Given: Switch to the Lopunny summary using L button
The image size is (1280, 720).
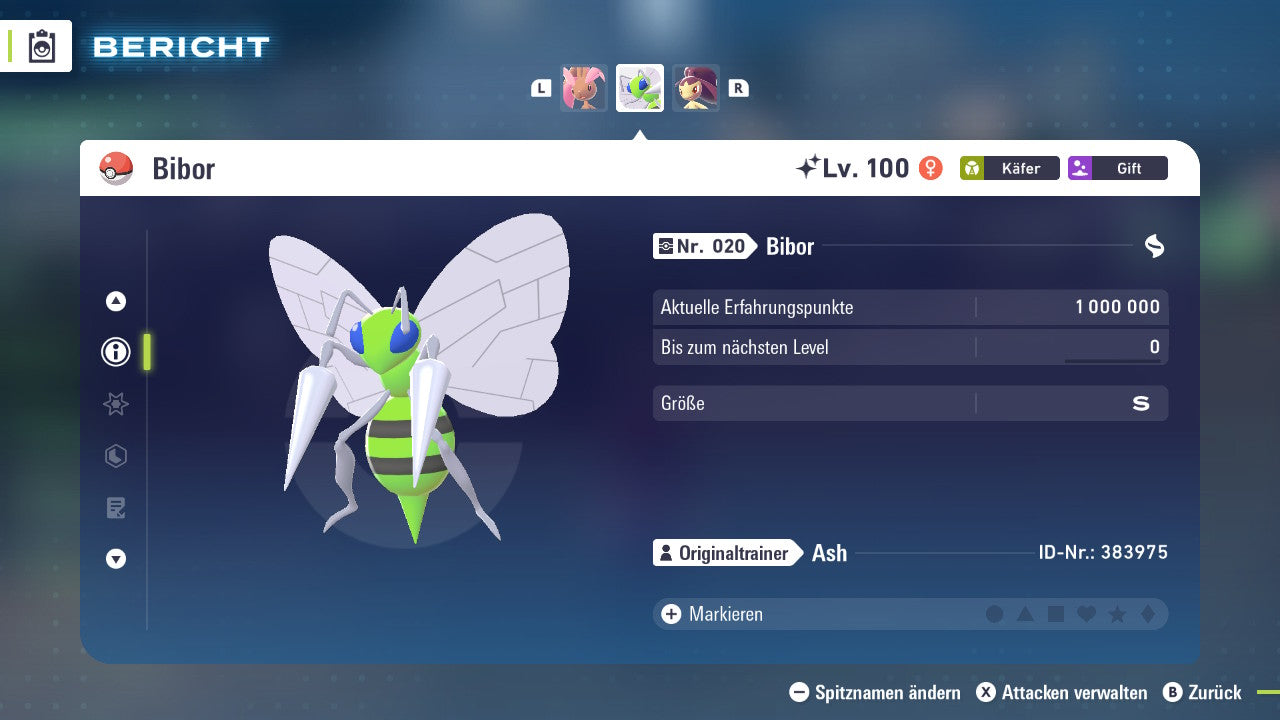Looking at the screenshot, I should [540, 88].
